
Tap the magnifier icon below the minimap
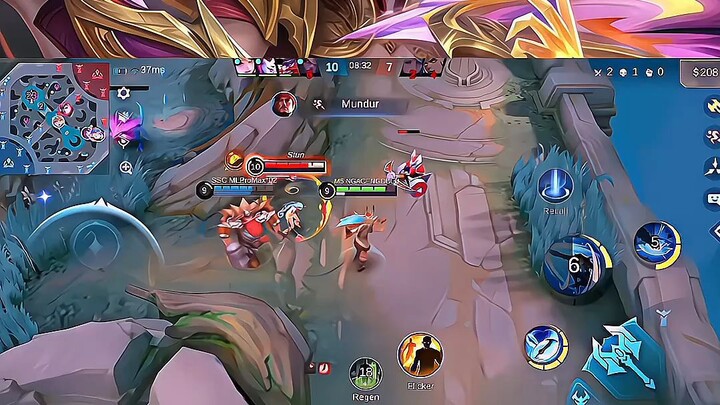tap(126, 167)
